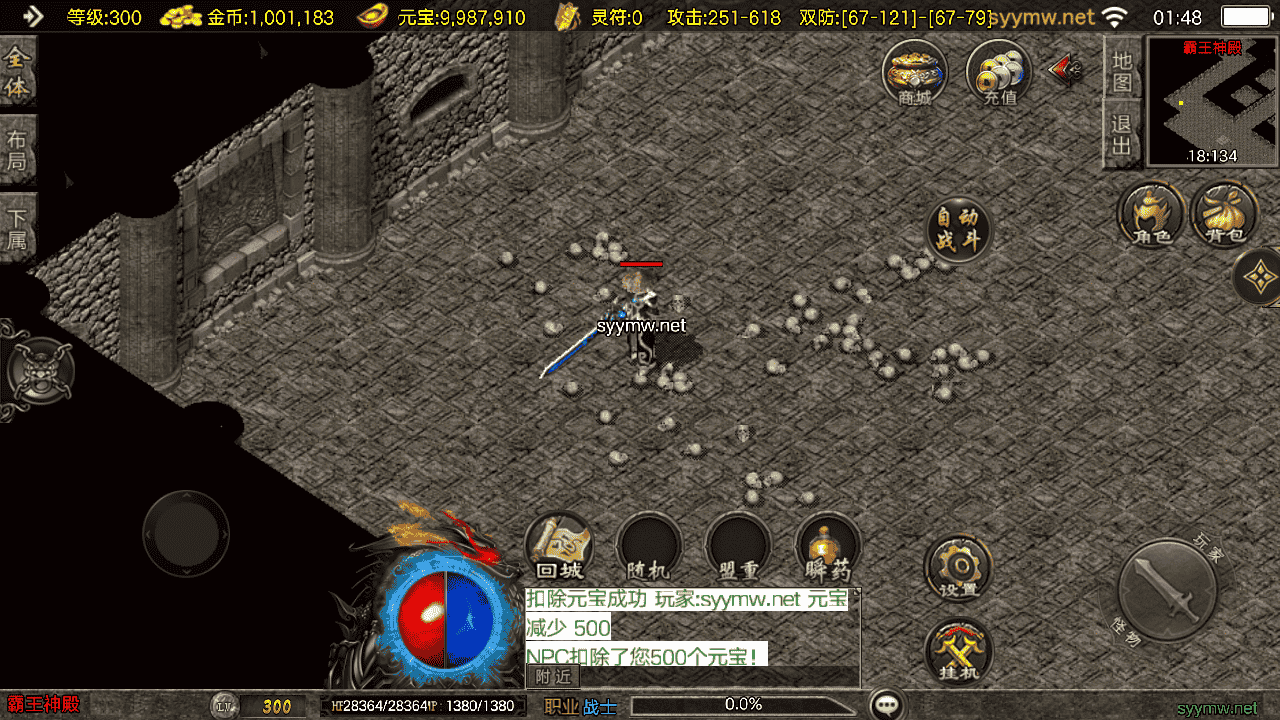Open the 地图 map
This screenshot has width=1280, height=720.
click(1123, 71)
